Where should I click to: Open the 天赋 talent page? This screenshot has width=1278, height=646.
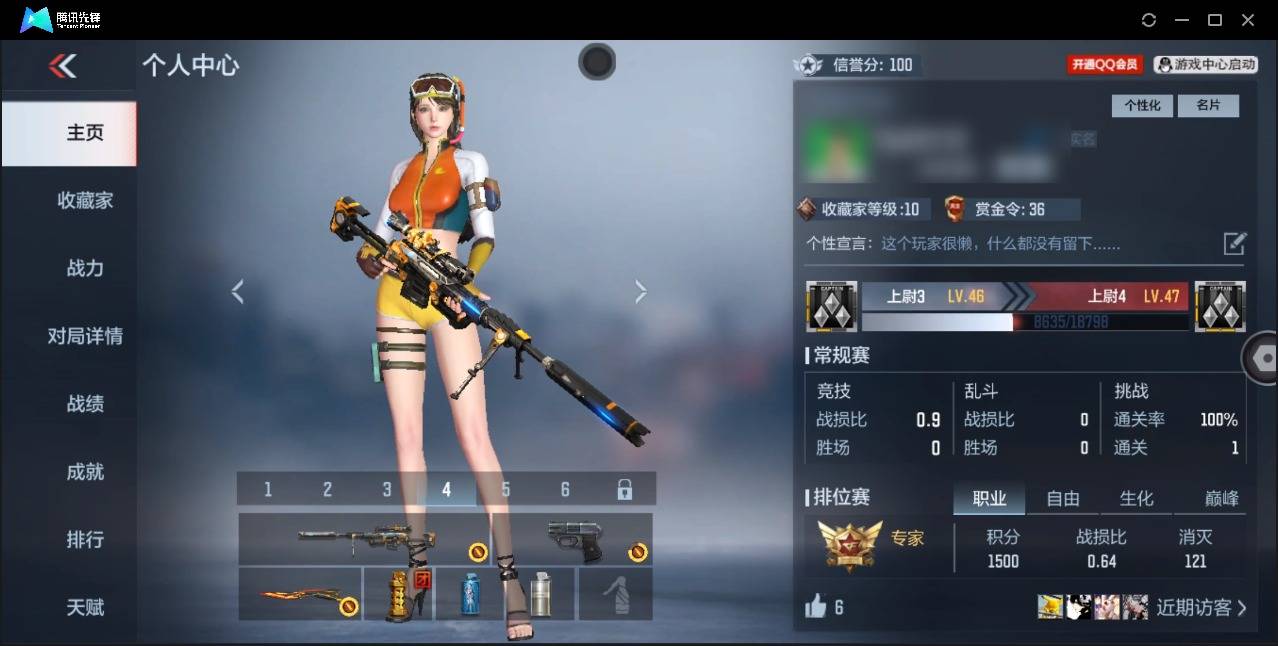(x=84, y=607)
